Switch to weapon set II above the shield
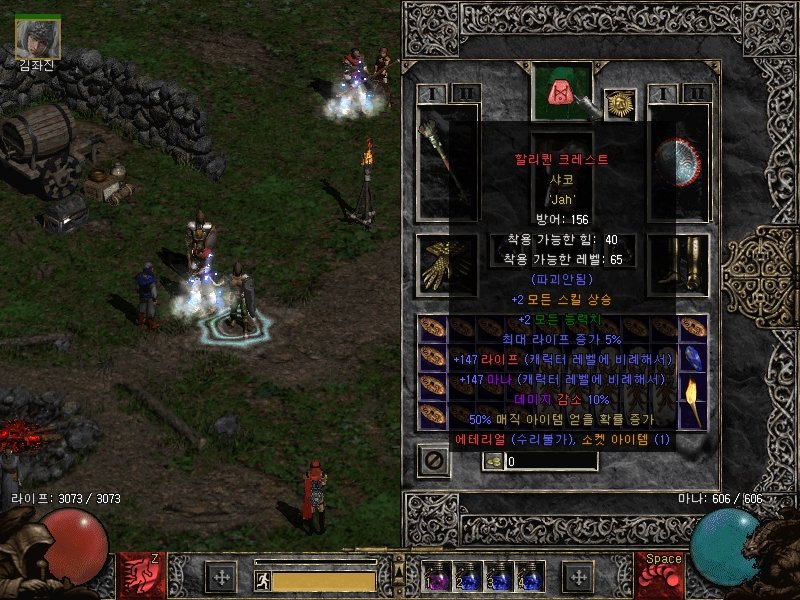Image resolution: width=800 pixels, height=600 pixels. coord(696,94)
